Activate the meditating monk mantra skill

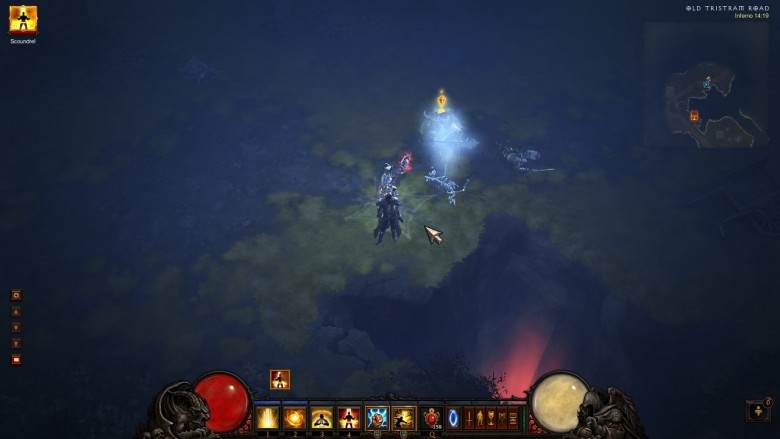(322, 417)
